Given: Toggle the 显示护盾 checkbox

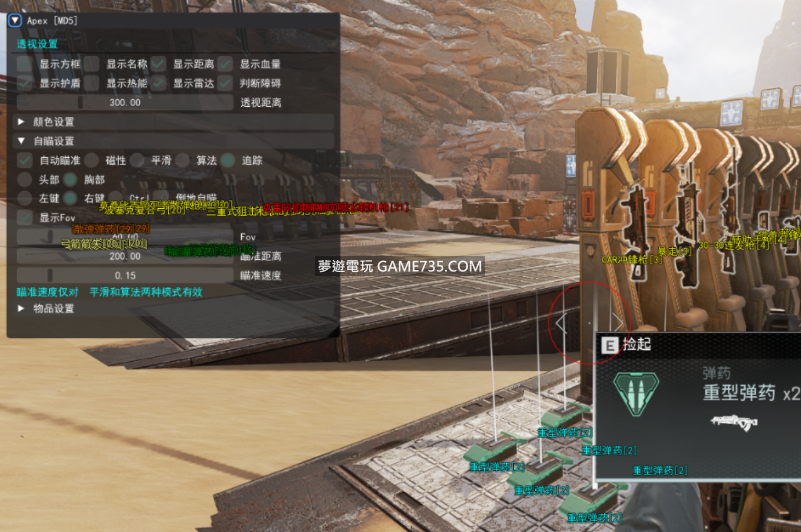Looking at the screenshot, I should (24, 83).
